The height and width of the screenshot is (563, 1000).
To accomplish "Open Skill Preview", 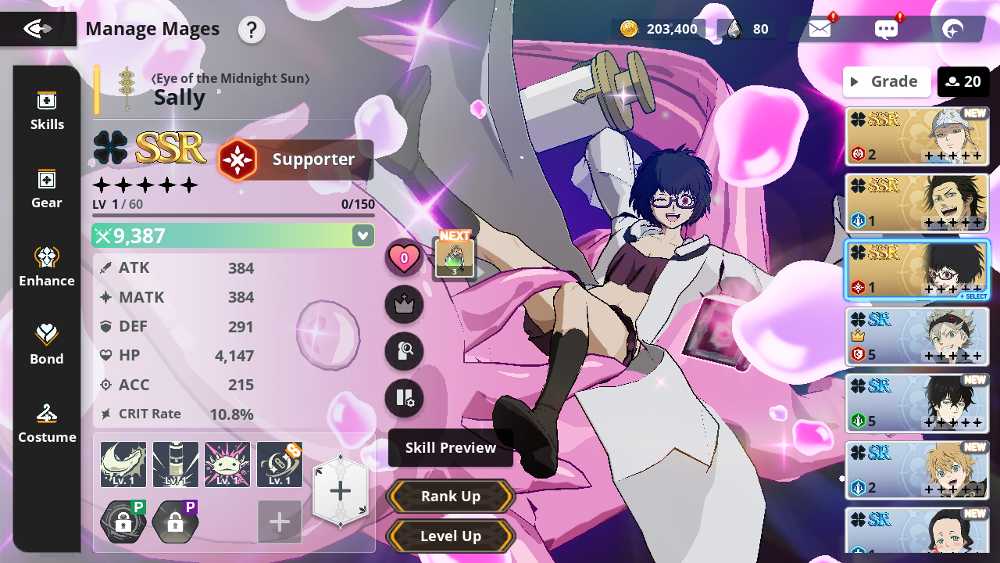I will 450,448.
